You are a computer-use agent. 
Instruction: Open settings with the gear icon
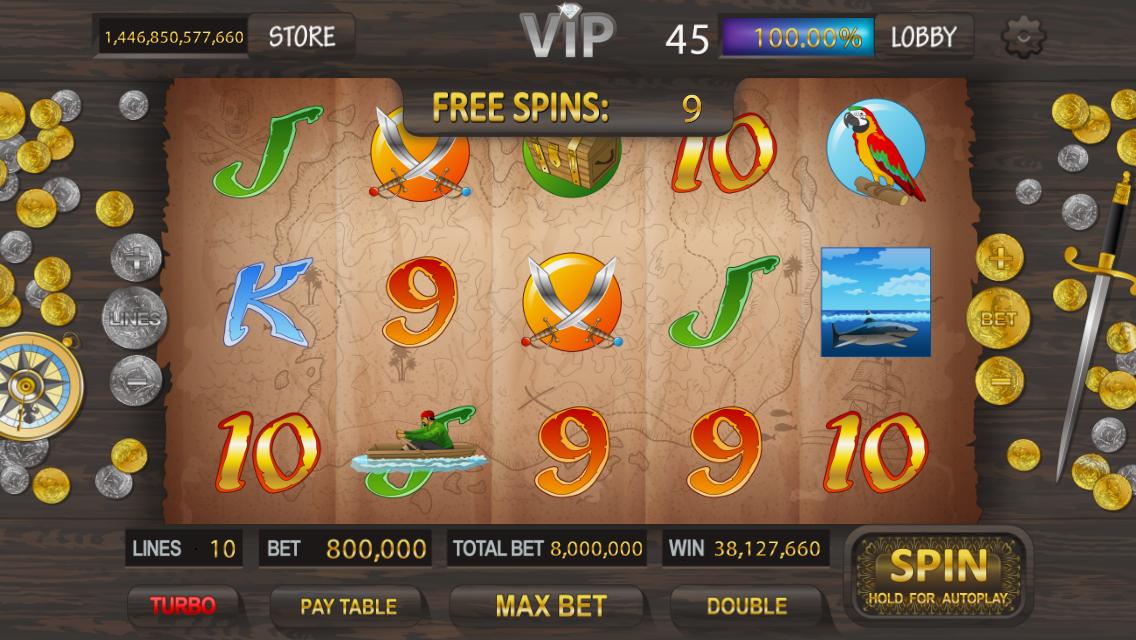click(x=1023, y=37)
